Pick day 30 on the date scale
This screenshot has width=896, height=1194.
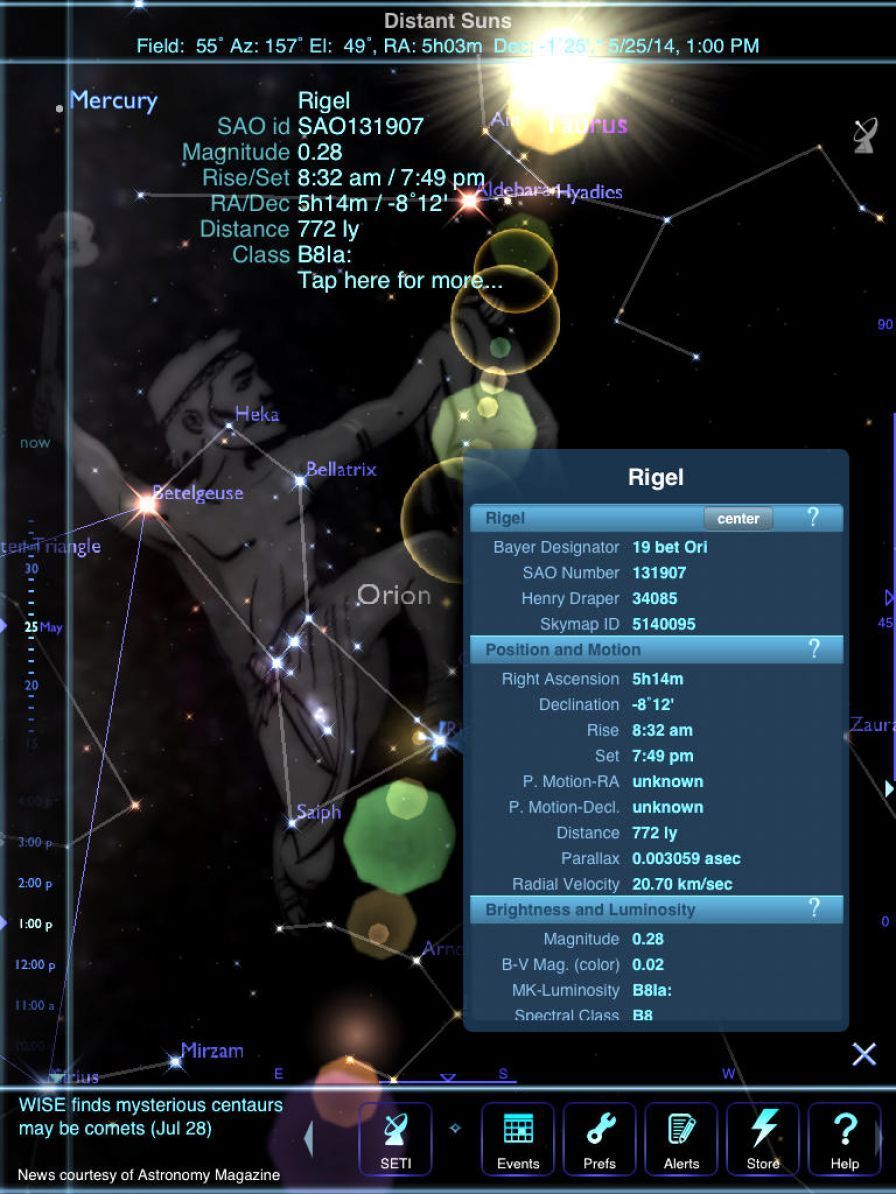pyautogui.click(x=31, y=569)
